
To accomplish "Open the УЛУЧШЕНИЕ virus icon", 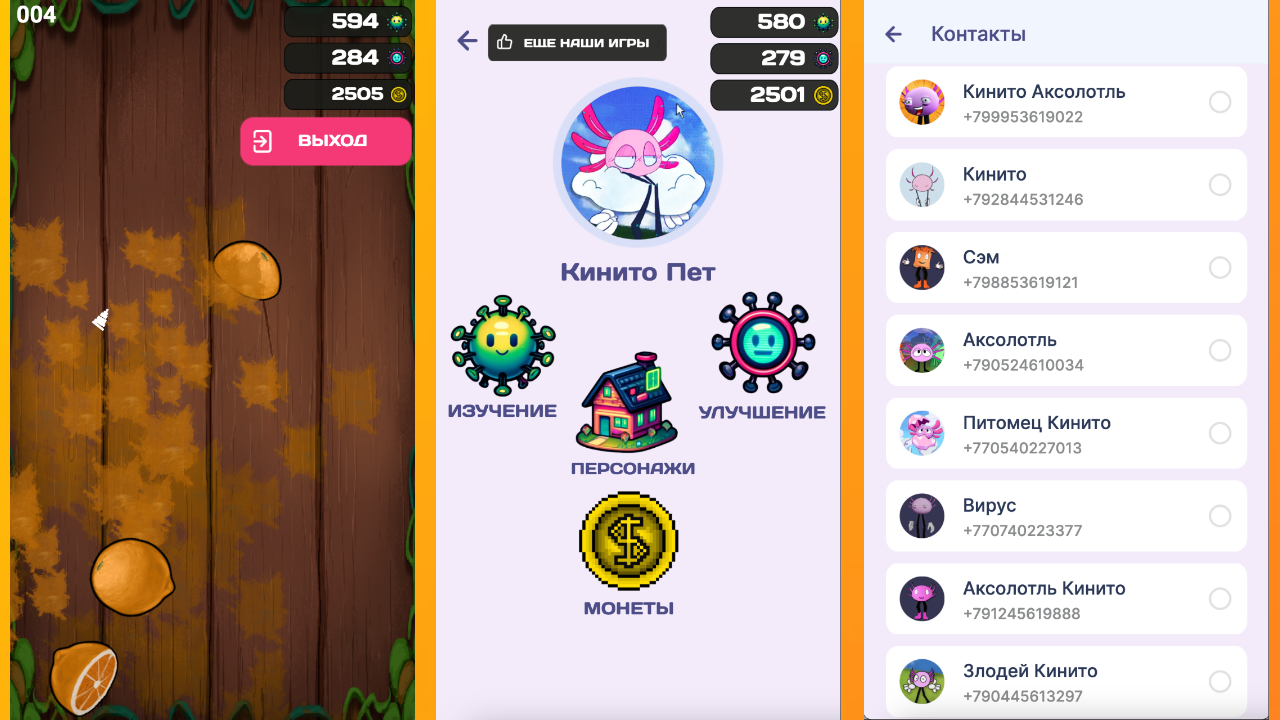I will (763, 340).
